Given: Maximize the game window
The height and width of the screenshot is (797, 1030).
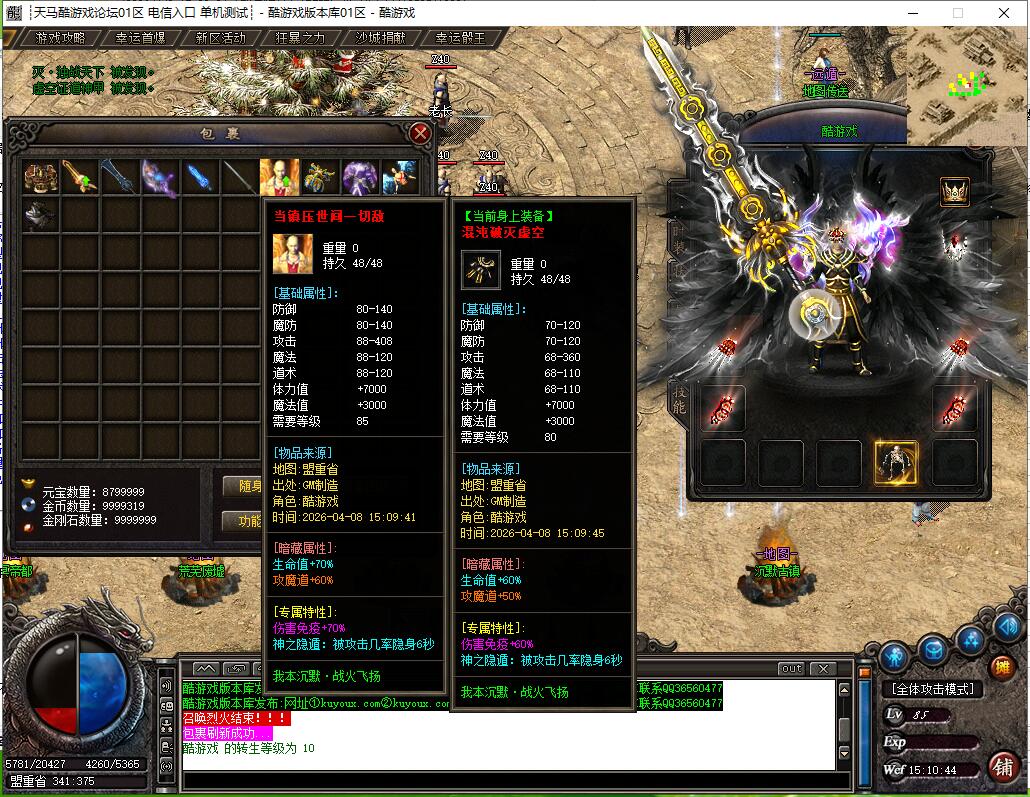Looking at the screenshot, I should point(957,13).
